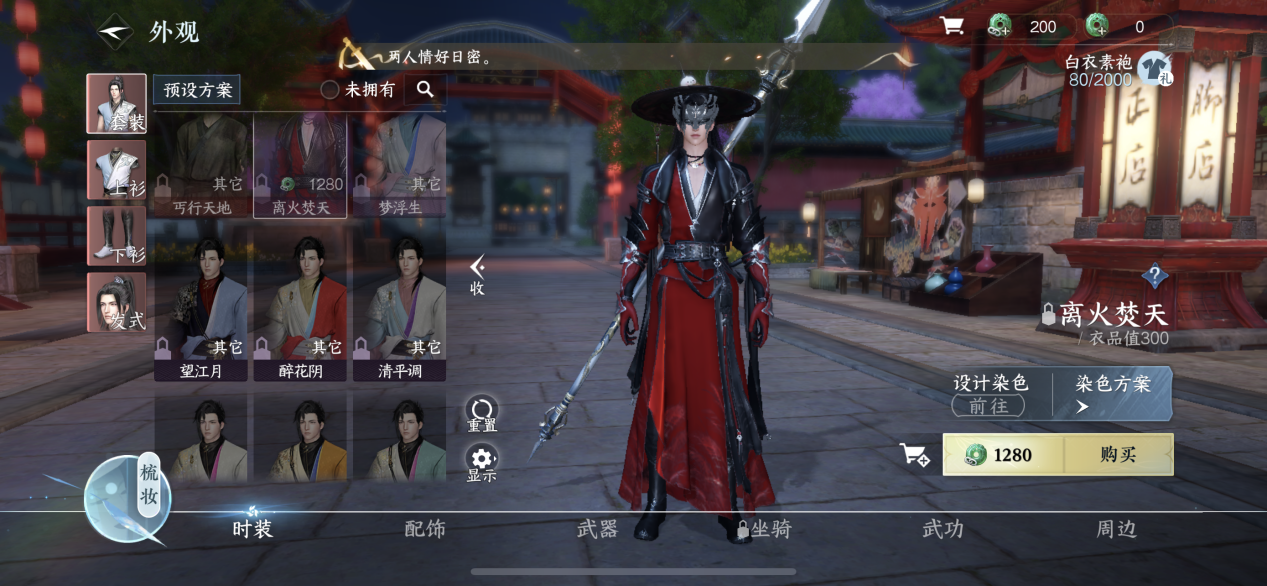The image size is (1267, 586).
Task: Choose the 发式 hairstyle category
Action: coord(116,302)
